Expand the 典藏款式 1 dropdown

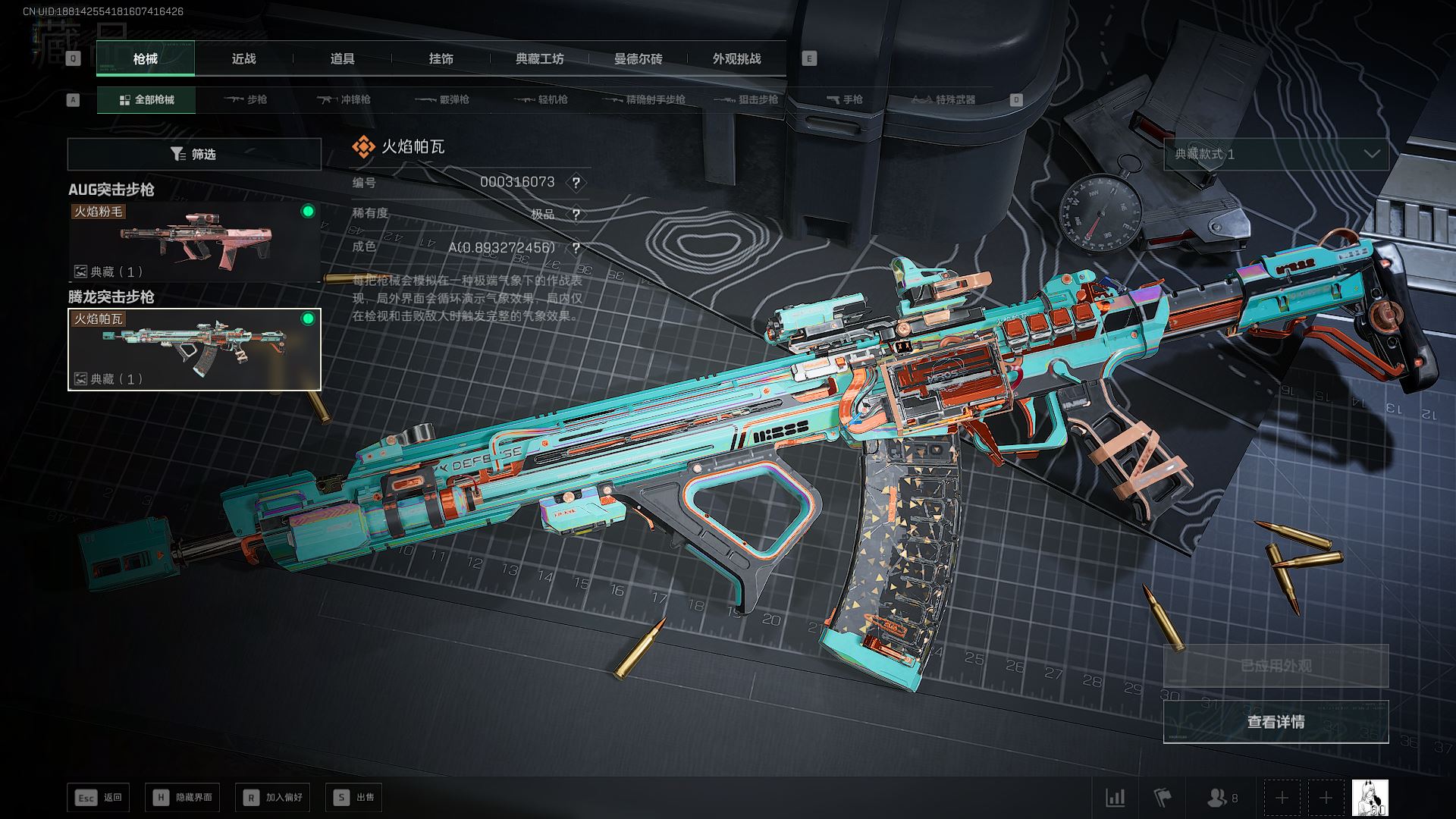tap(1276, 155)
